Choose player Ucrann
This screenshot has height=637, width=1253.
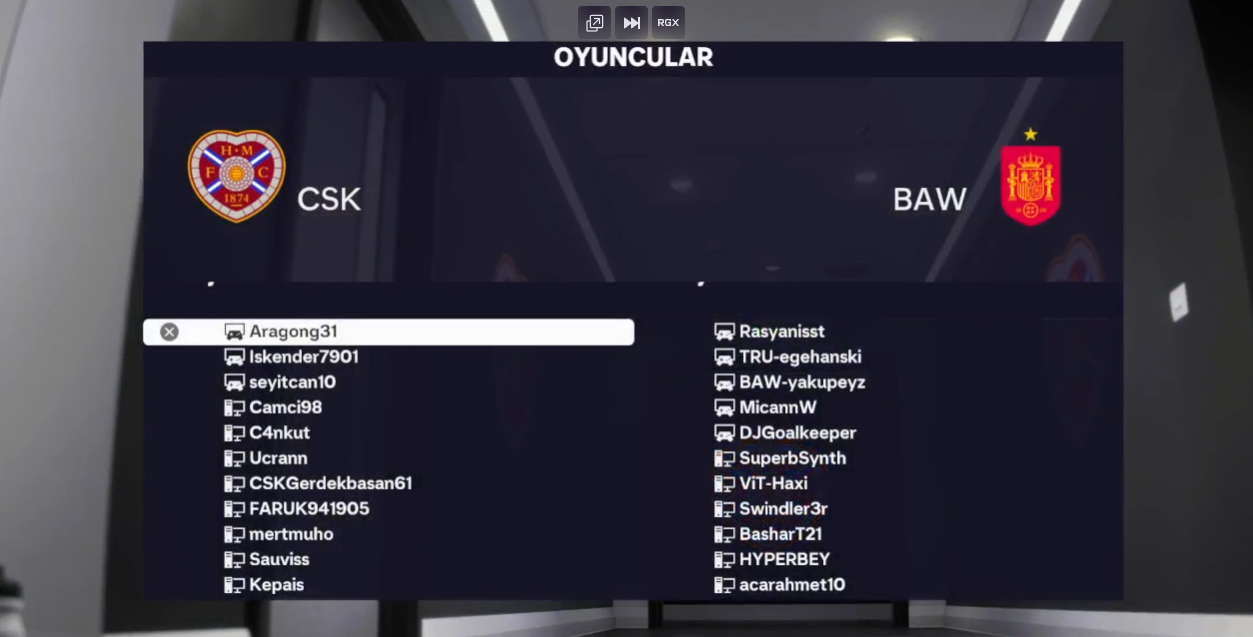pyautogui.click(x=278, y=458)
